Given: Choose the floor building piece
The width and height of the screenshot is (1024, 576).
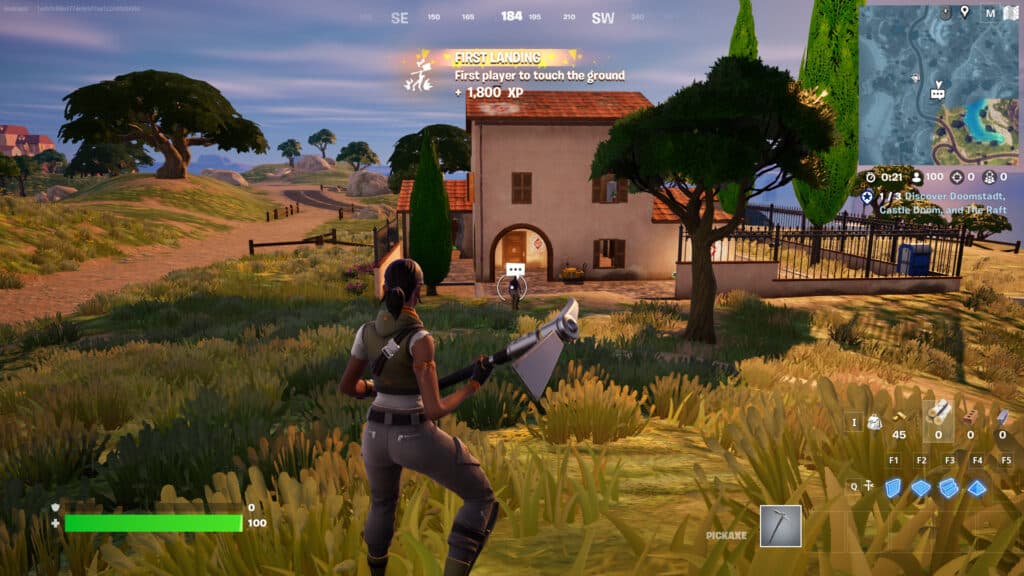Looking at the screenshot, I should point(921,487).
